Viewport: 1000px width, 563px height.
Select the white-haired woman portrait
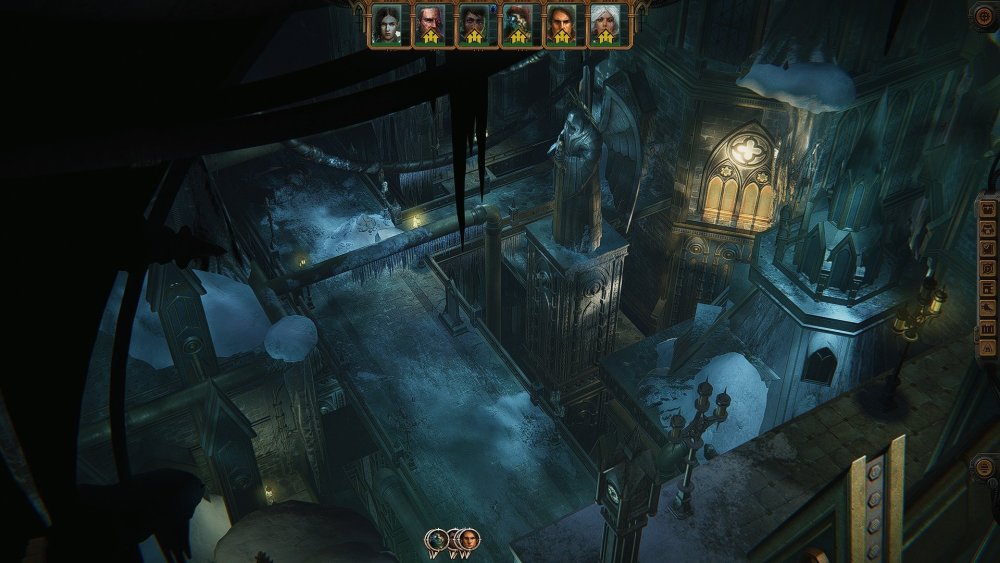604,24
